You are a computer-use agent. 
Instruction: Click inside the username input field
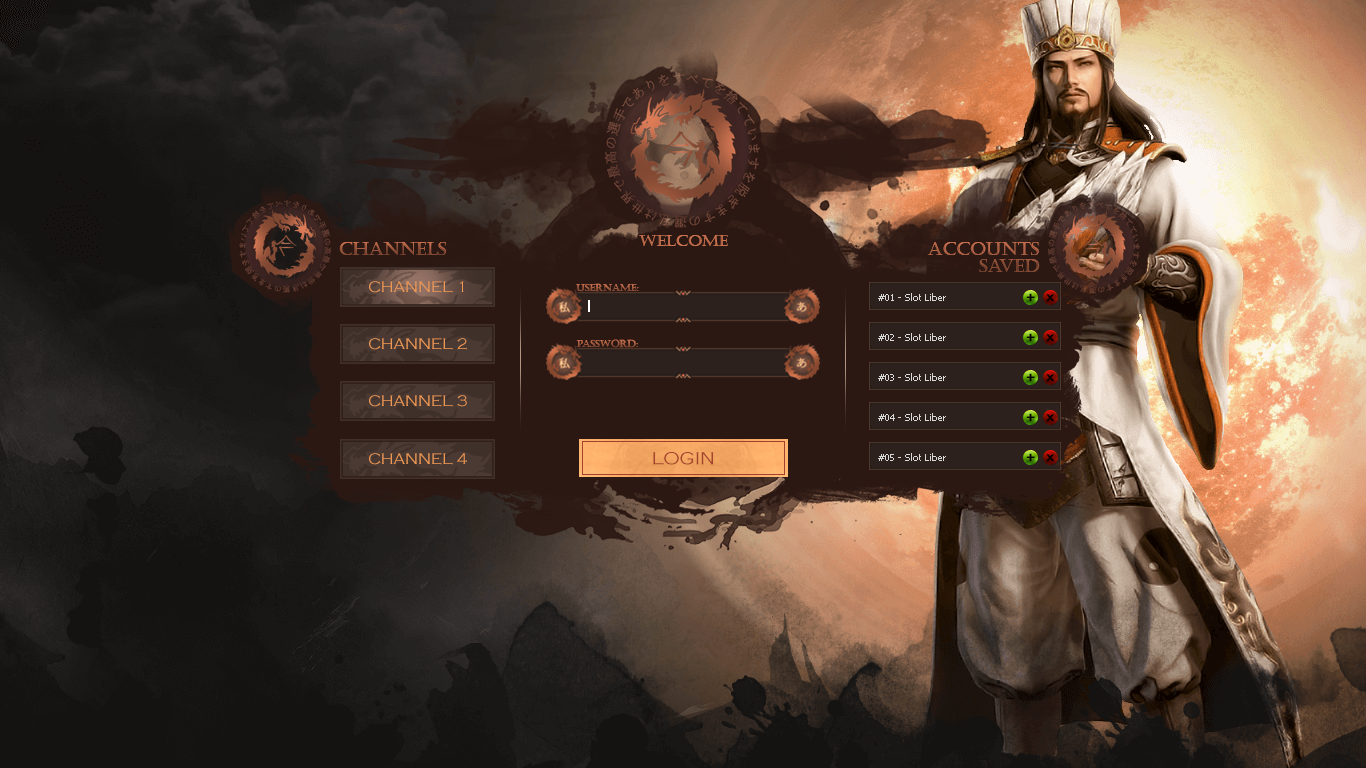point(680,307)
